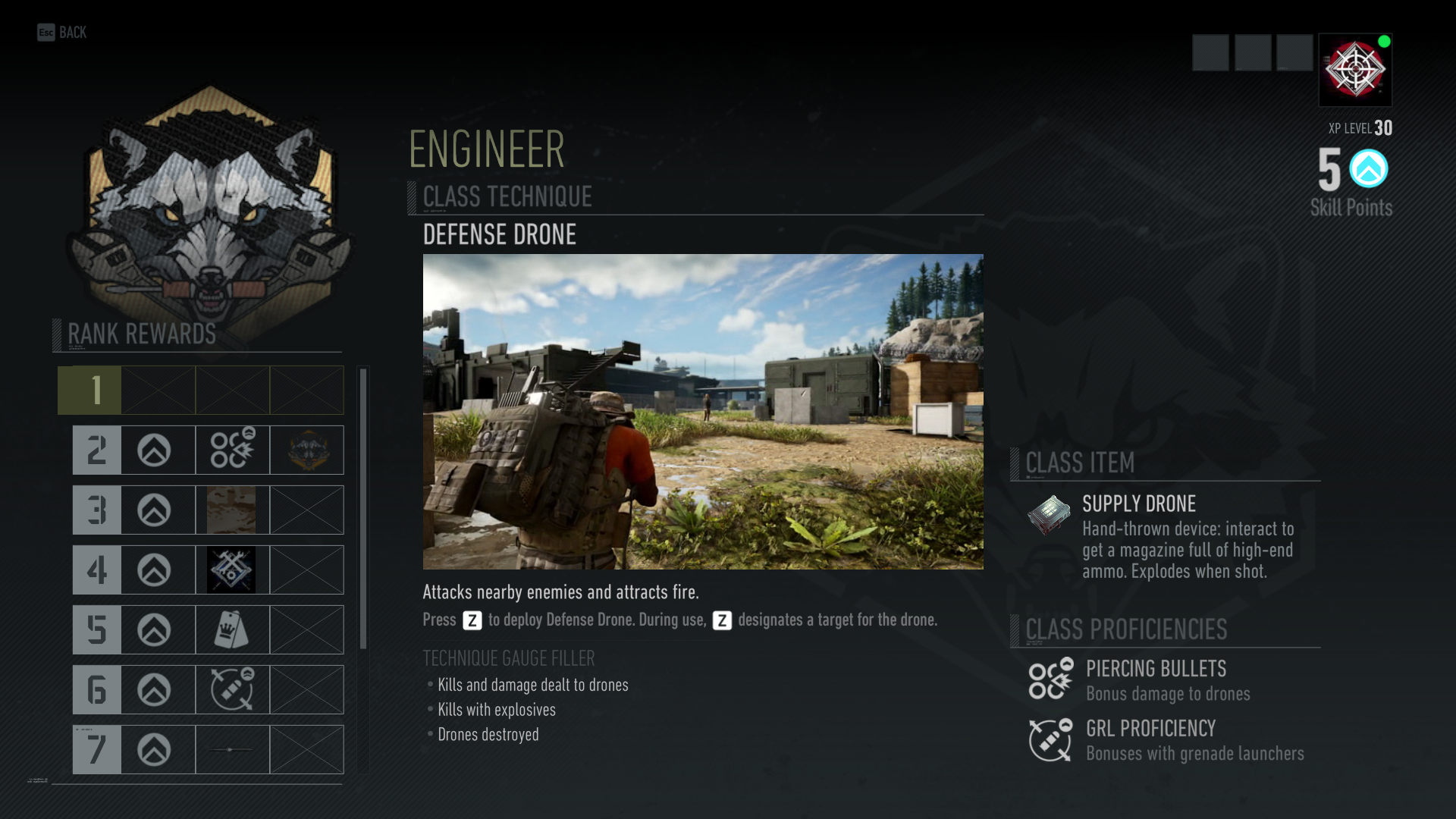Screen dimensions: 1456x819
Task: Click the Esc Back button
Action: pyautogui.click(x=61, y=33)
